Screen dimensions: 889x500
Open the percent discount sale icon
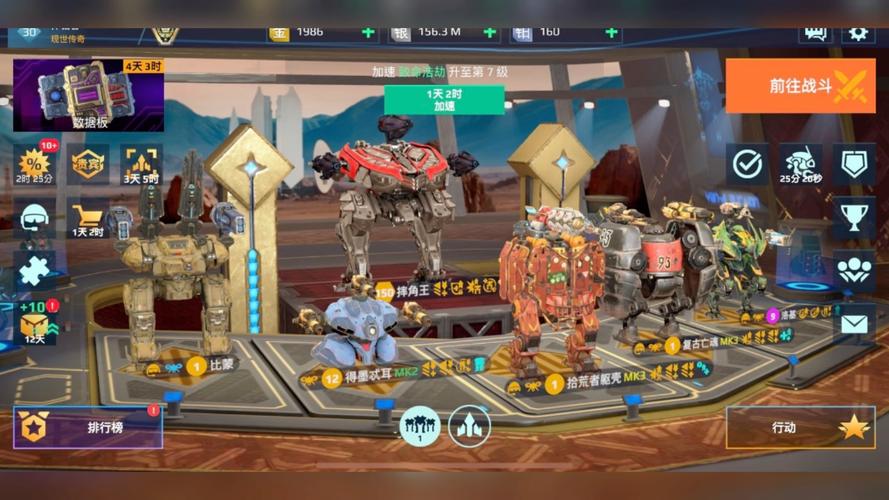[36, 163]
